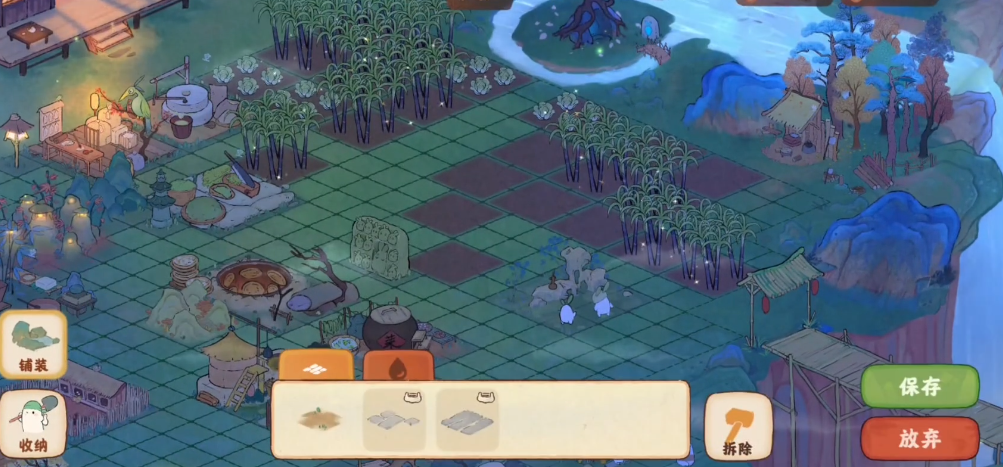Open the 铺装 paving category
Viewport: 1003px width, 467px height.
click(x=33, y=345)
